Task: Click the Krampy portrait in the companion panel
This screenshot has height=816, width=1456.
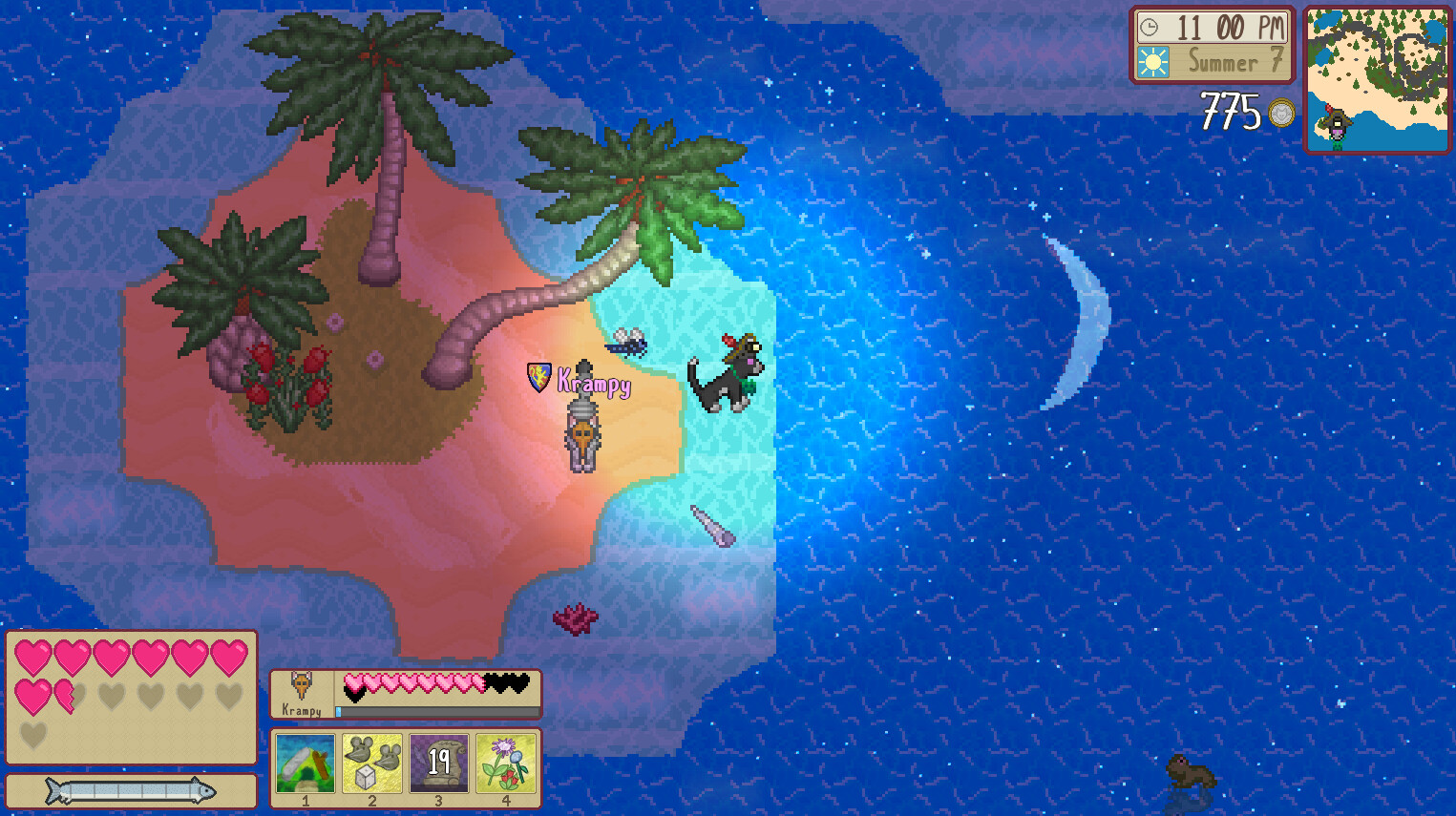Action: click(x=304, y=685)
